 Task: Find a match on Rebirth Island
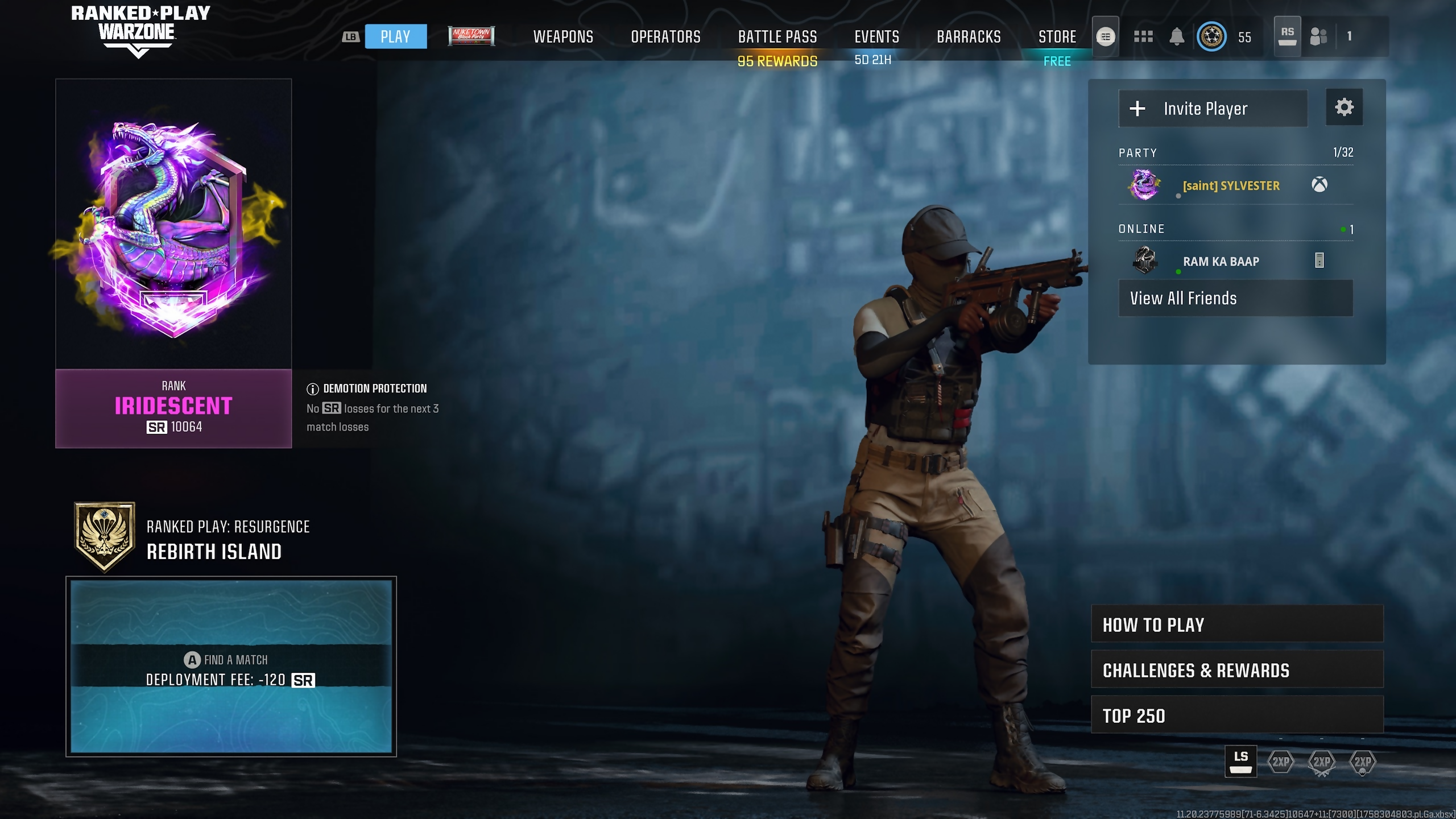point(231,666)
